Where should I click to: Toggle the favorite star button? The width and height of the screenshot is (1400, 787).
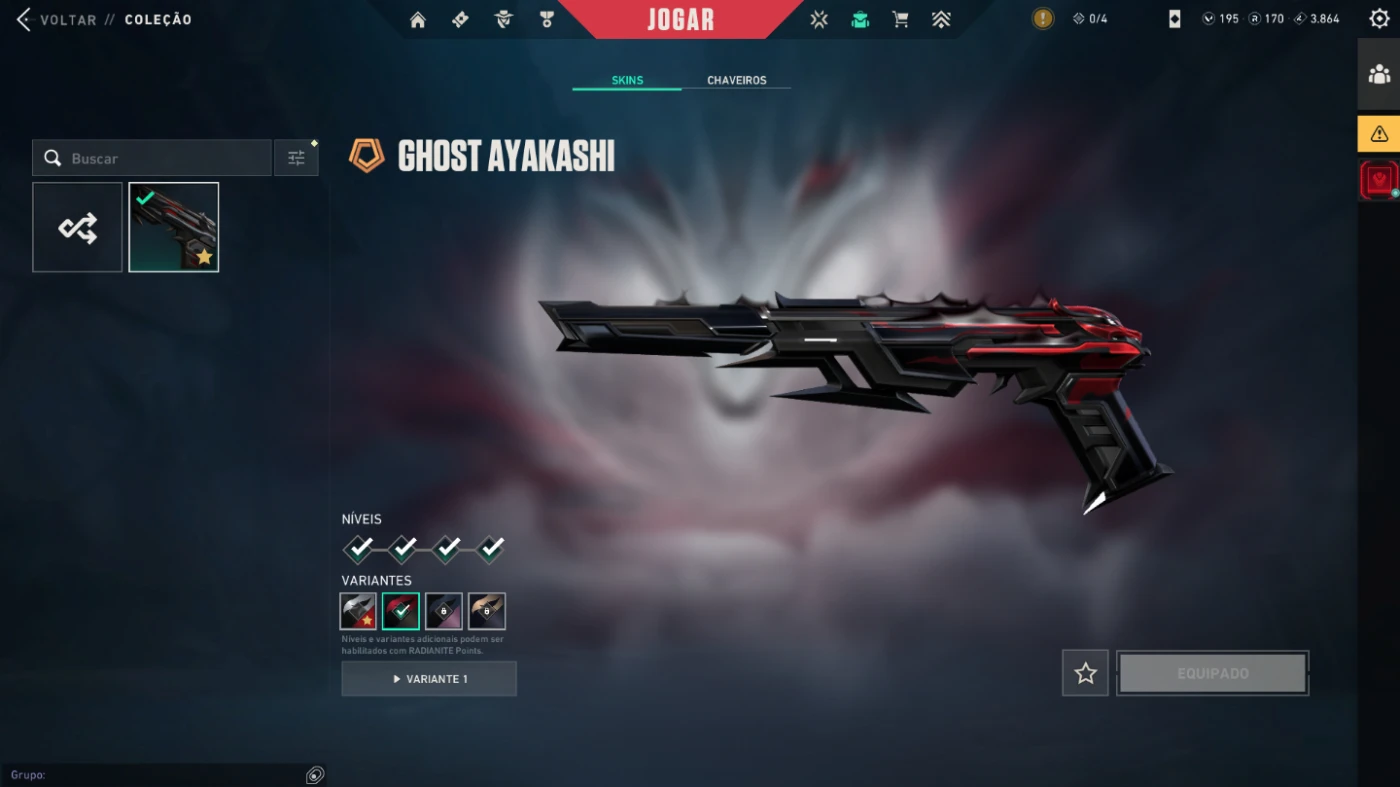tap(1085, 673)
